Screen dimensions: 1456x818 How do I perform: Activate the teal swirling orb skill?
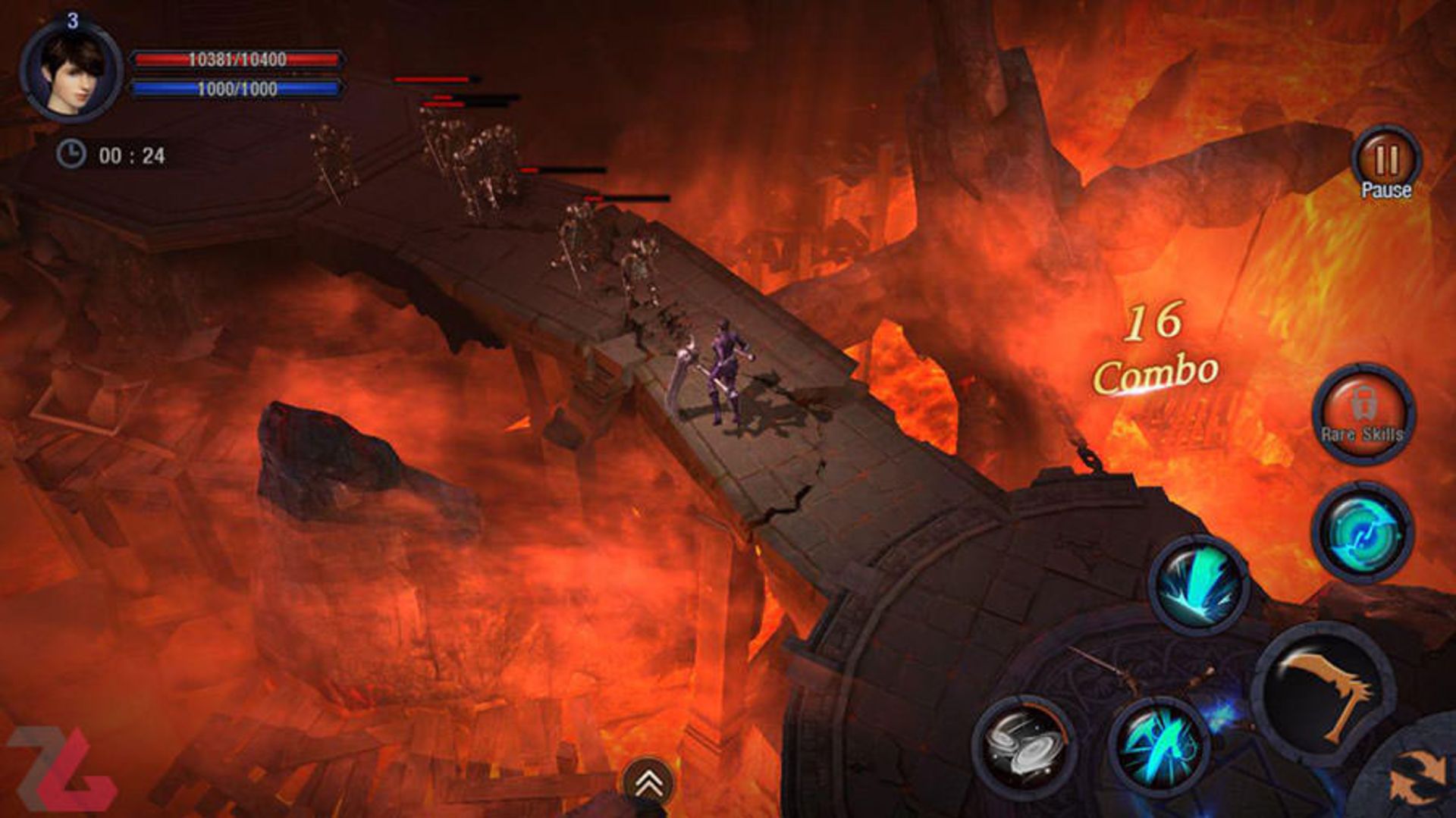tap(1363, 531)
